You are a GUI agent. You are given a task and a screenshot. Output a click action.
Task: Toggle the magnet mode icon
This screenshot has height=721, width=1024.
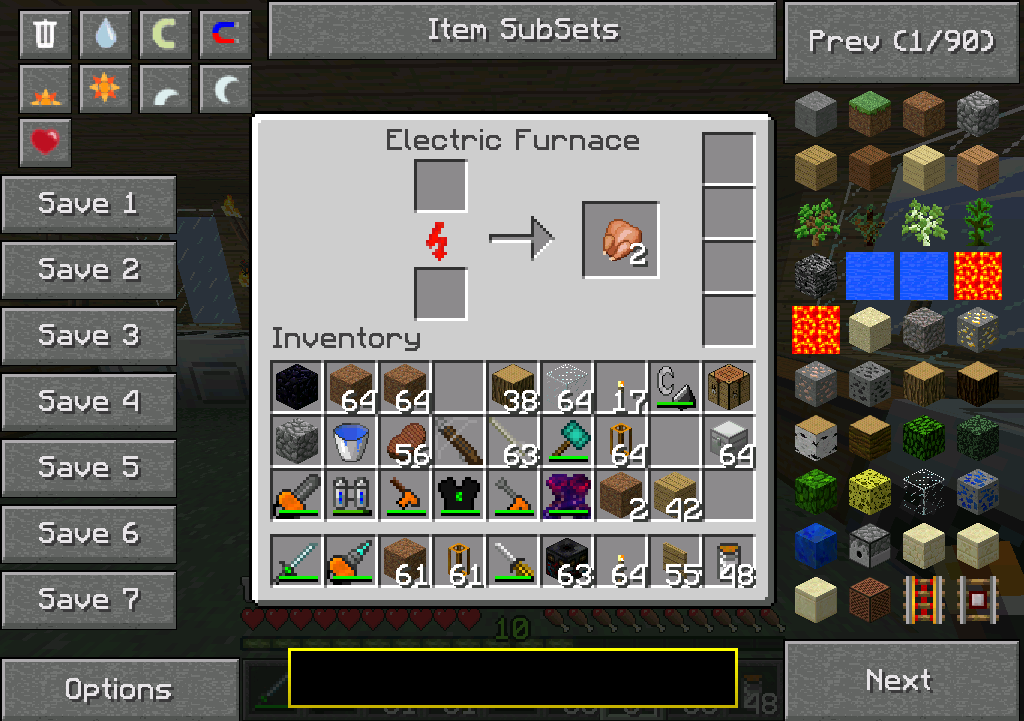(225, 35)
